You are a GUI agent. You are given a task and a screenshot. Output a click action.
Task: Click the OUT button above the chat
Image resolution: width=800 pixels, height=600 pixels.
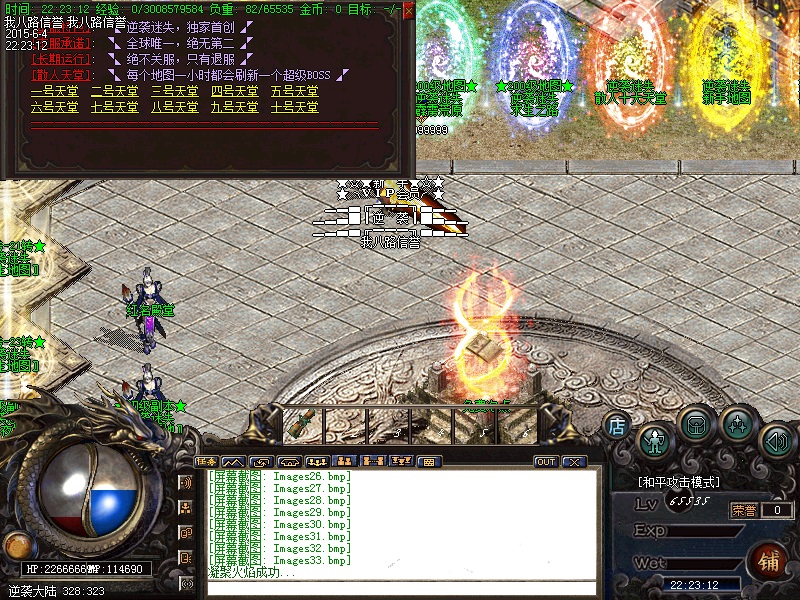click(x=546, y=462)
